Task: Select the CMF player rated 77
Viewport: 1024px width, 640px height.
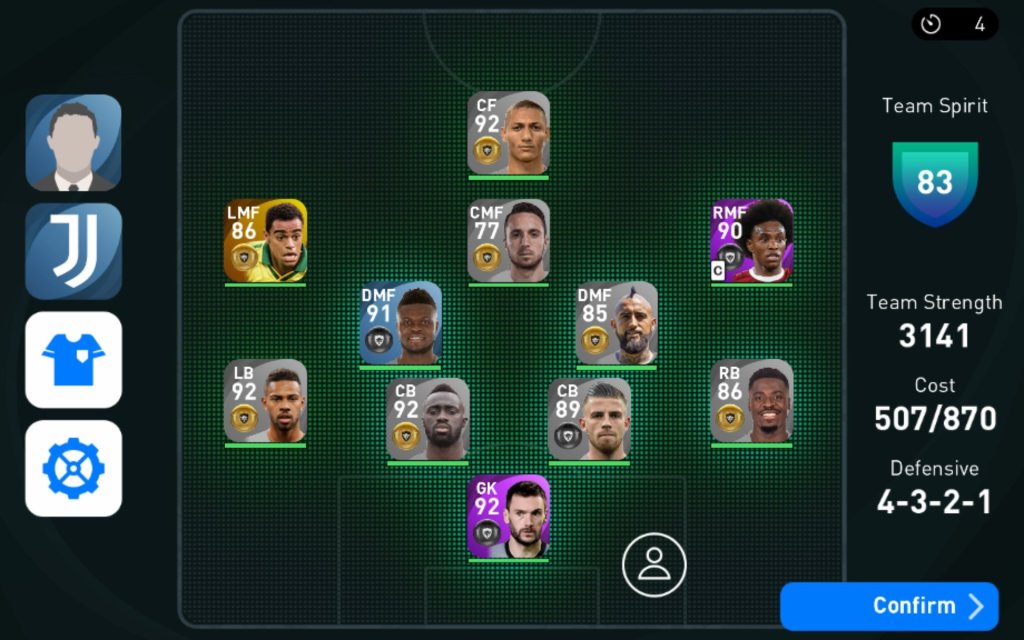Action: click(x=509, y=241)
